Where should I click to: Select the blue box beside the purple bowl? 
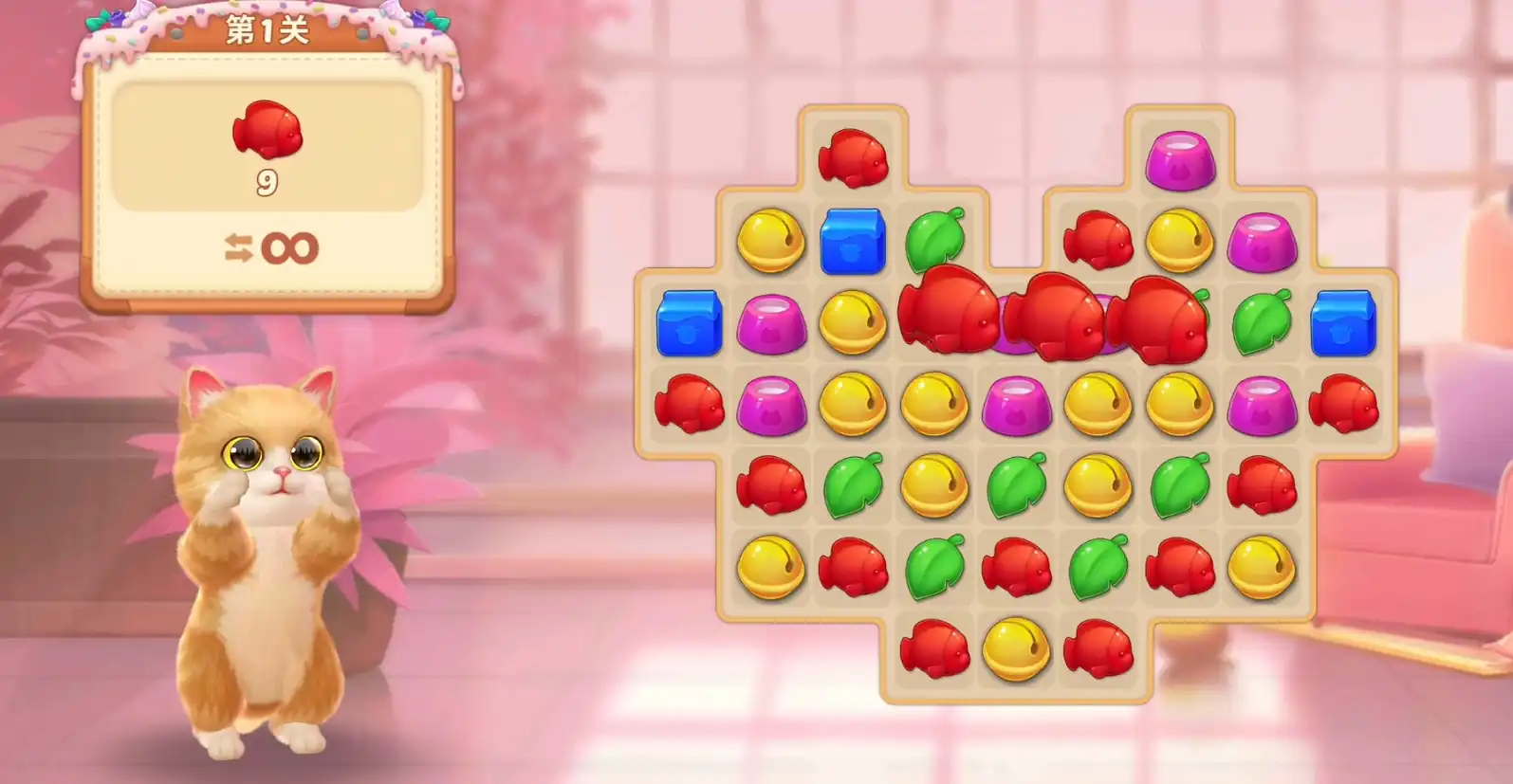click(x=690, y=323)
